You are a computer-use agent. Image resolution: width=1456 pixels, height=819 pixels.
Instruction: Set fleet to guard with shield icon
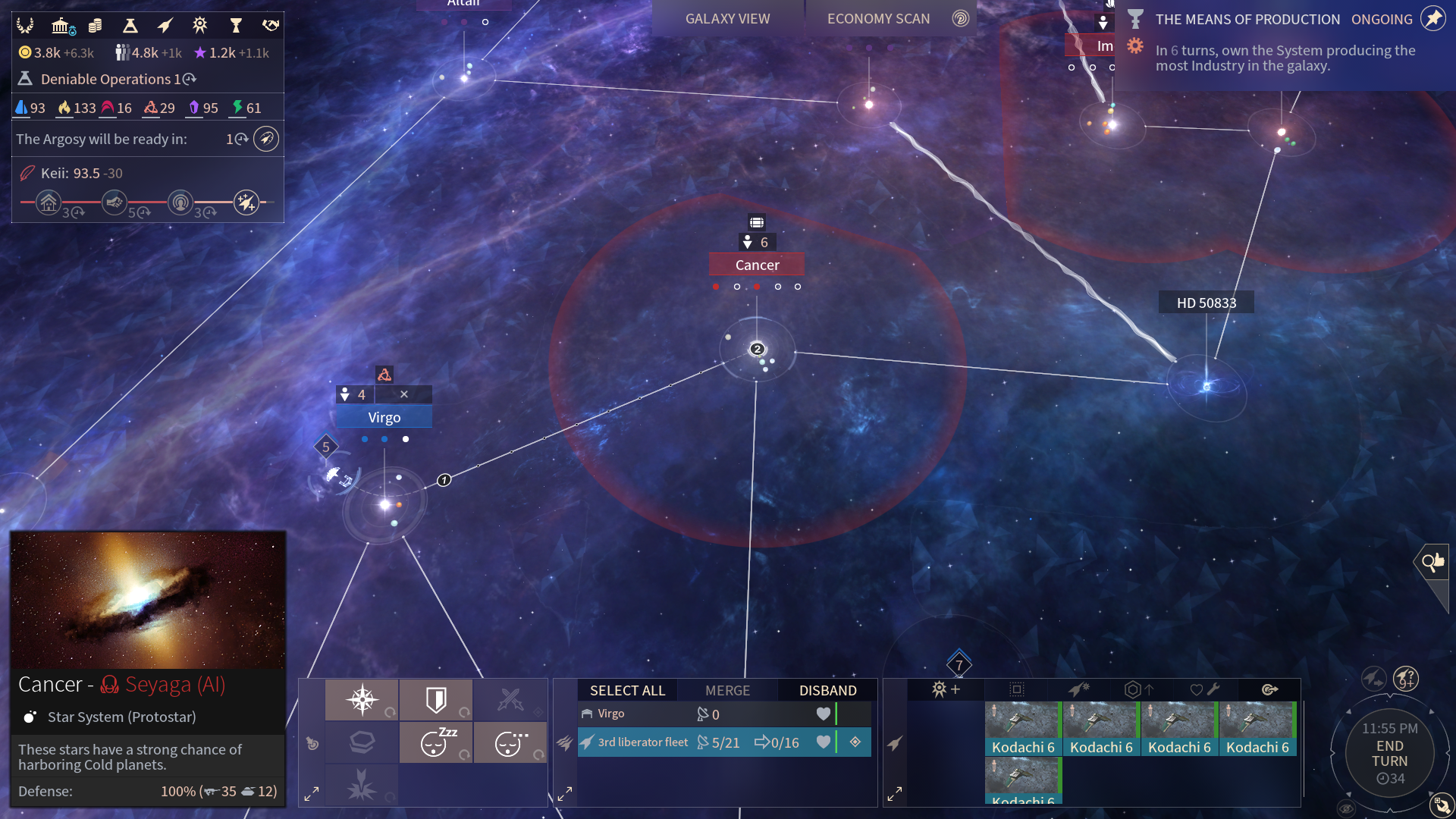(436, 699)
